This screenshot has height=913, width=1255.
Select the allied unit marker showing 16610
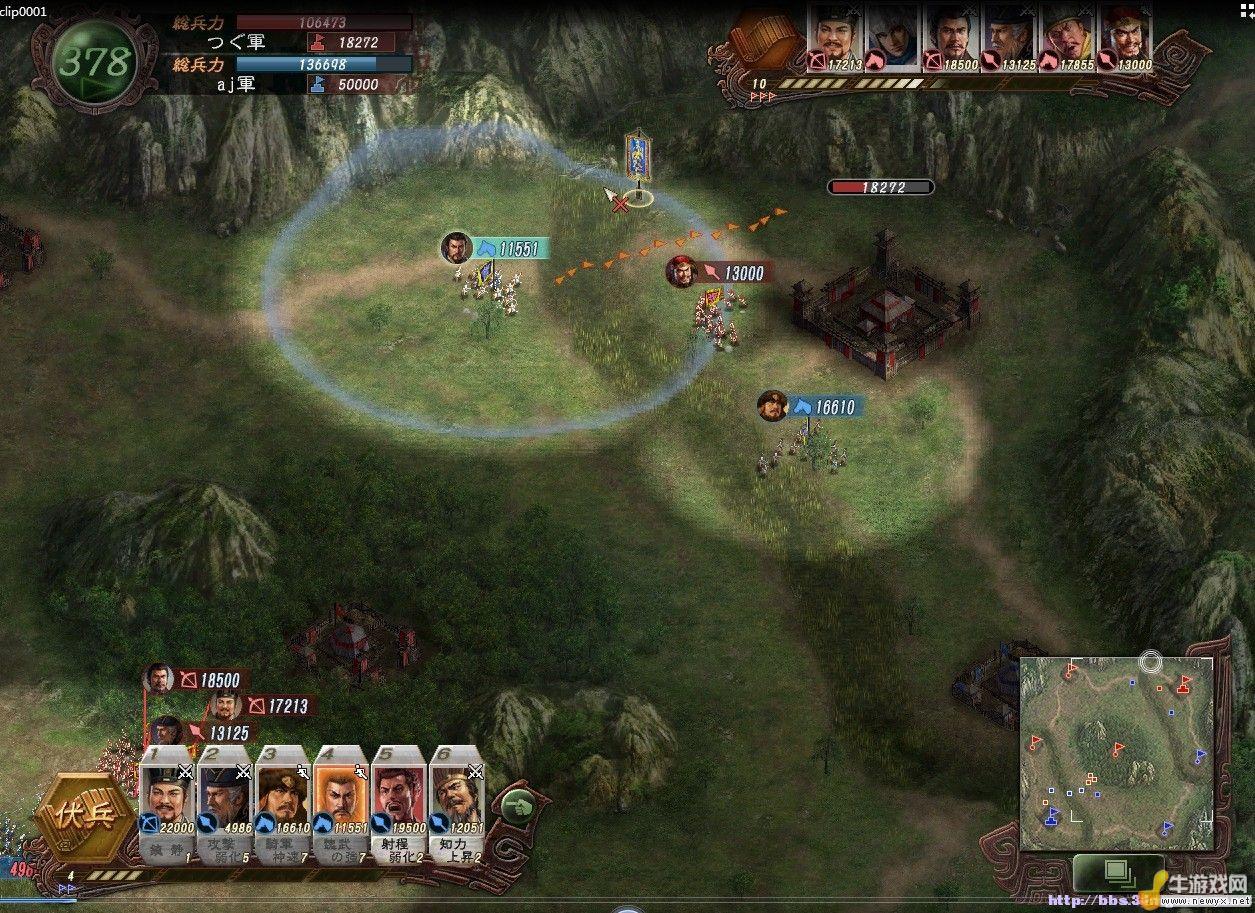click(812, 407)
